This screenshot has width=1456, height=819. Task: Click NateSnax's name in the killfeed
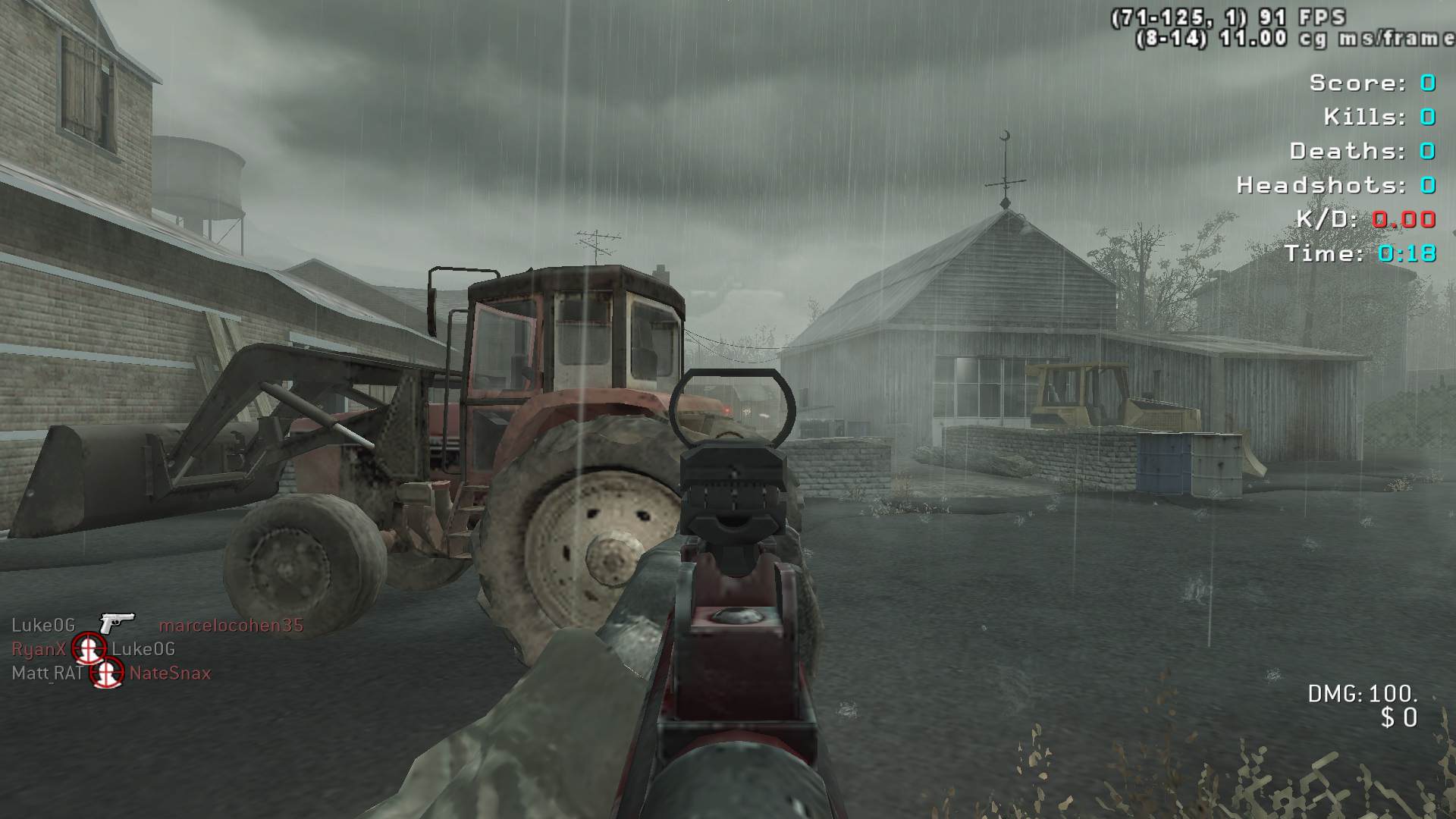[x=170, y=673]
